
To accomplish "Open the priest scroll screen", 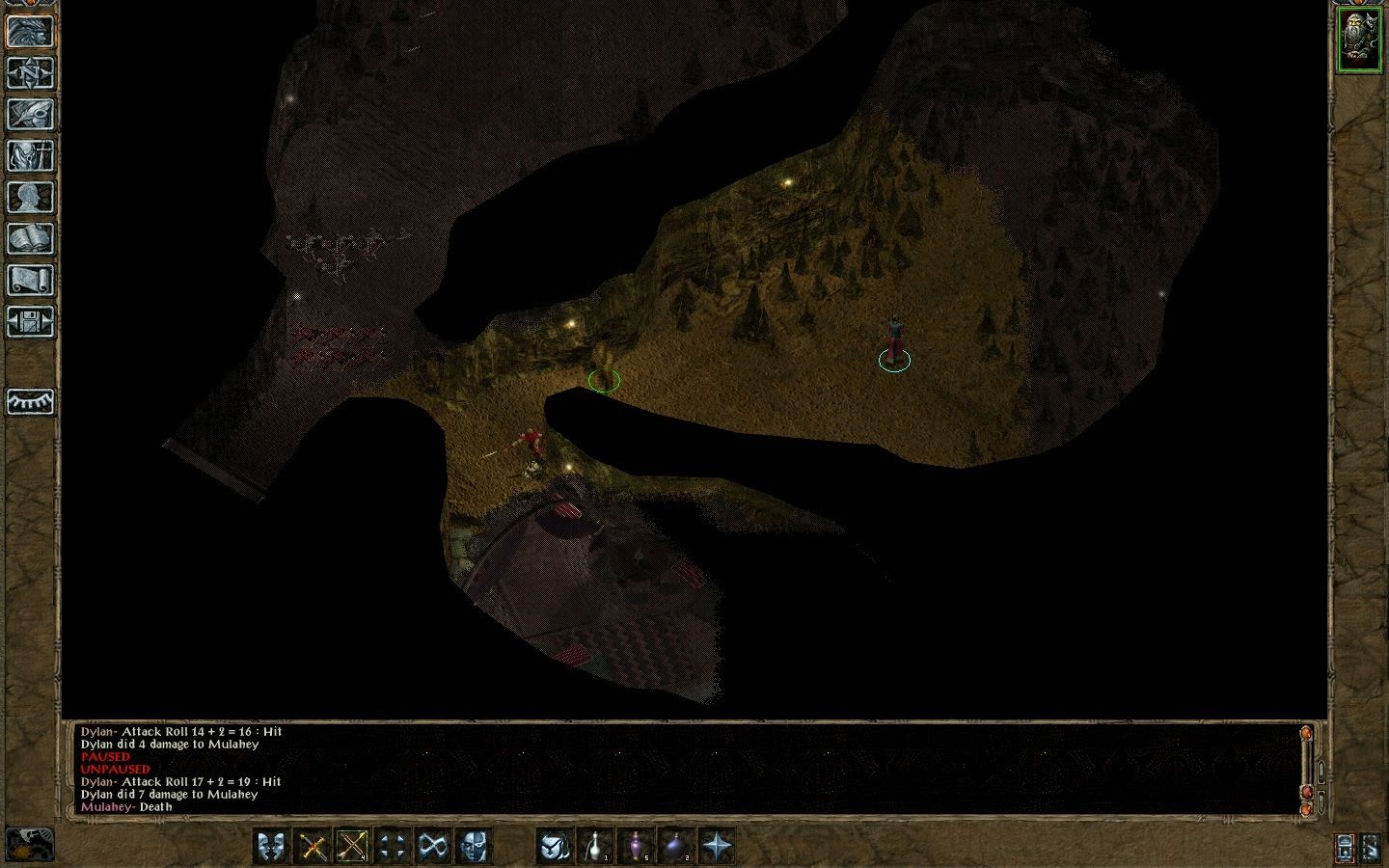I will (x=30, y=280).
